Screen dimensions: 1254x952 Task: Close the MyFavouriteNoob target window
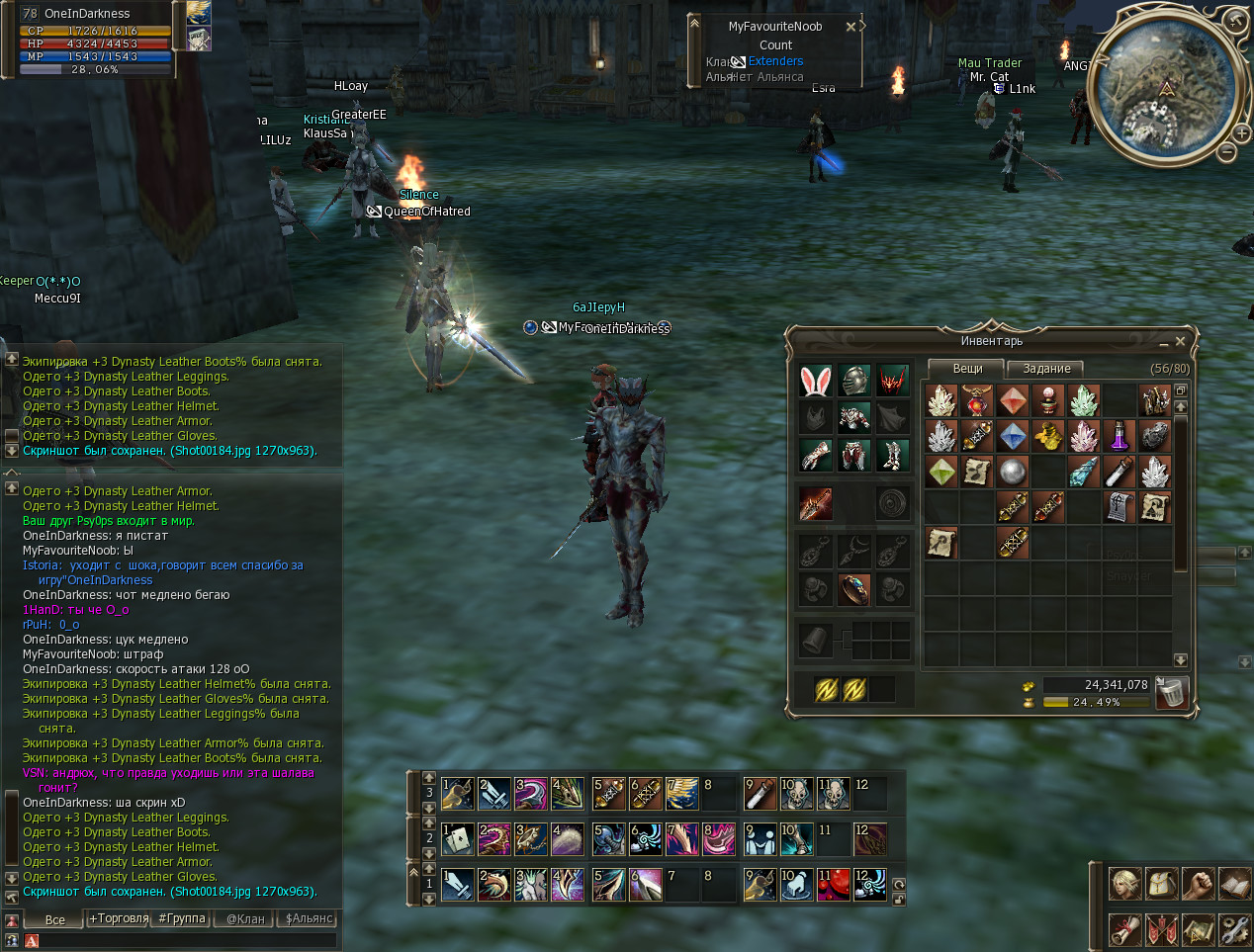pyautogui.click(x=851, y=27)
